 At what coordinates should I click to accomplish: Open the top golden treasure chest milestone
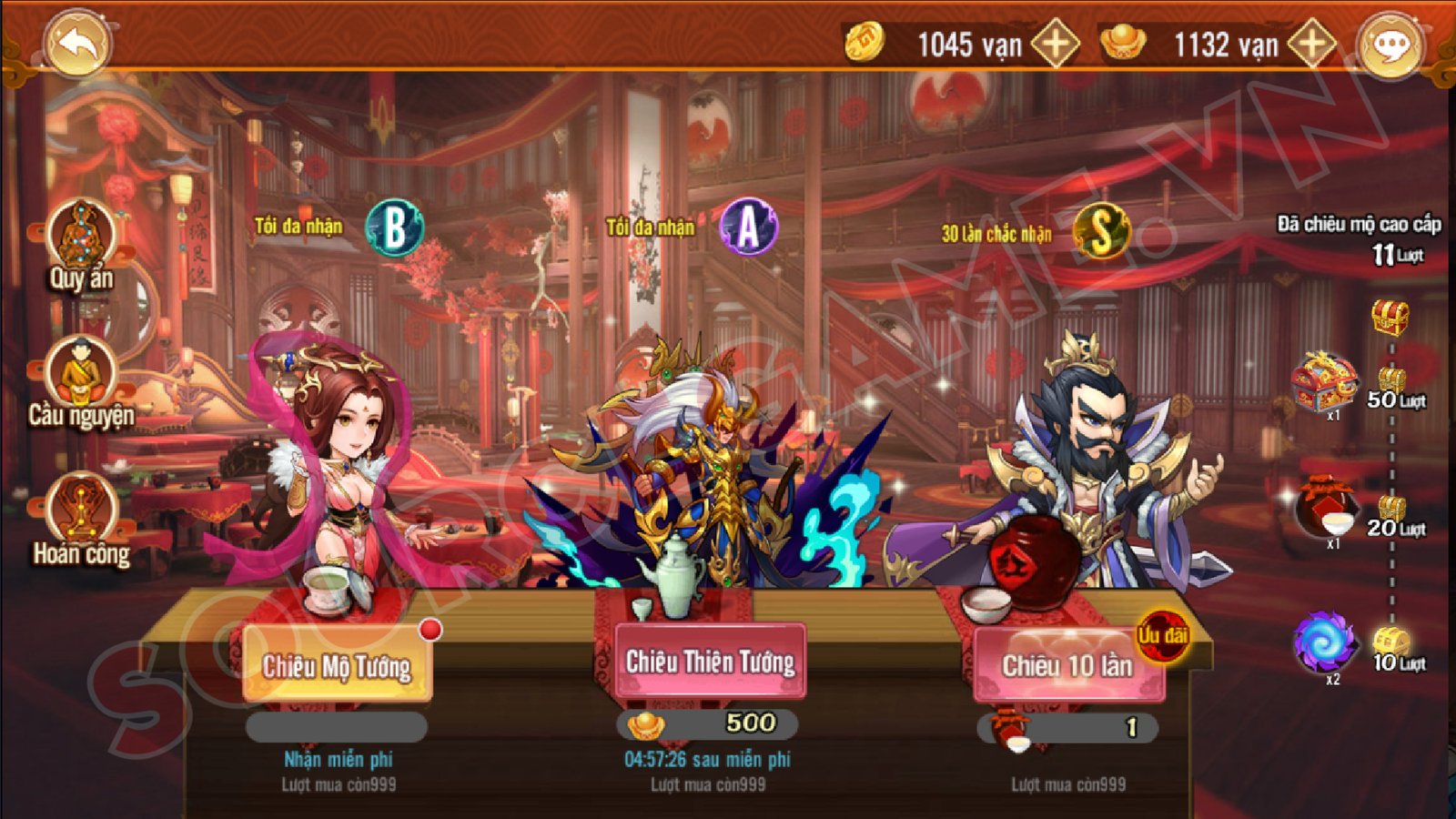click(1390, 318)
